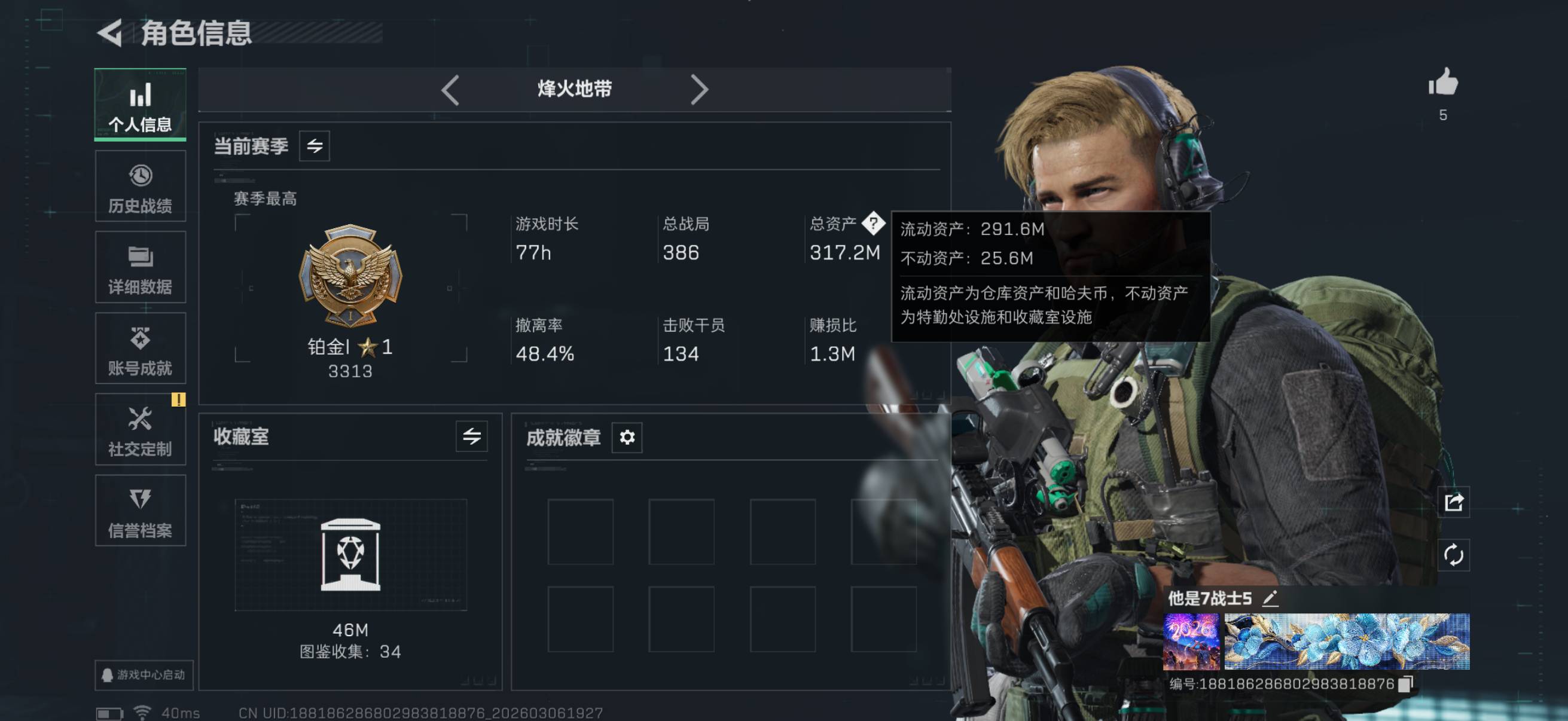
Task: Copy the player 编号 ID
Action: 1405,684
